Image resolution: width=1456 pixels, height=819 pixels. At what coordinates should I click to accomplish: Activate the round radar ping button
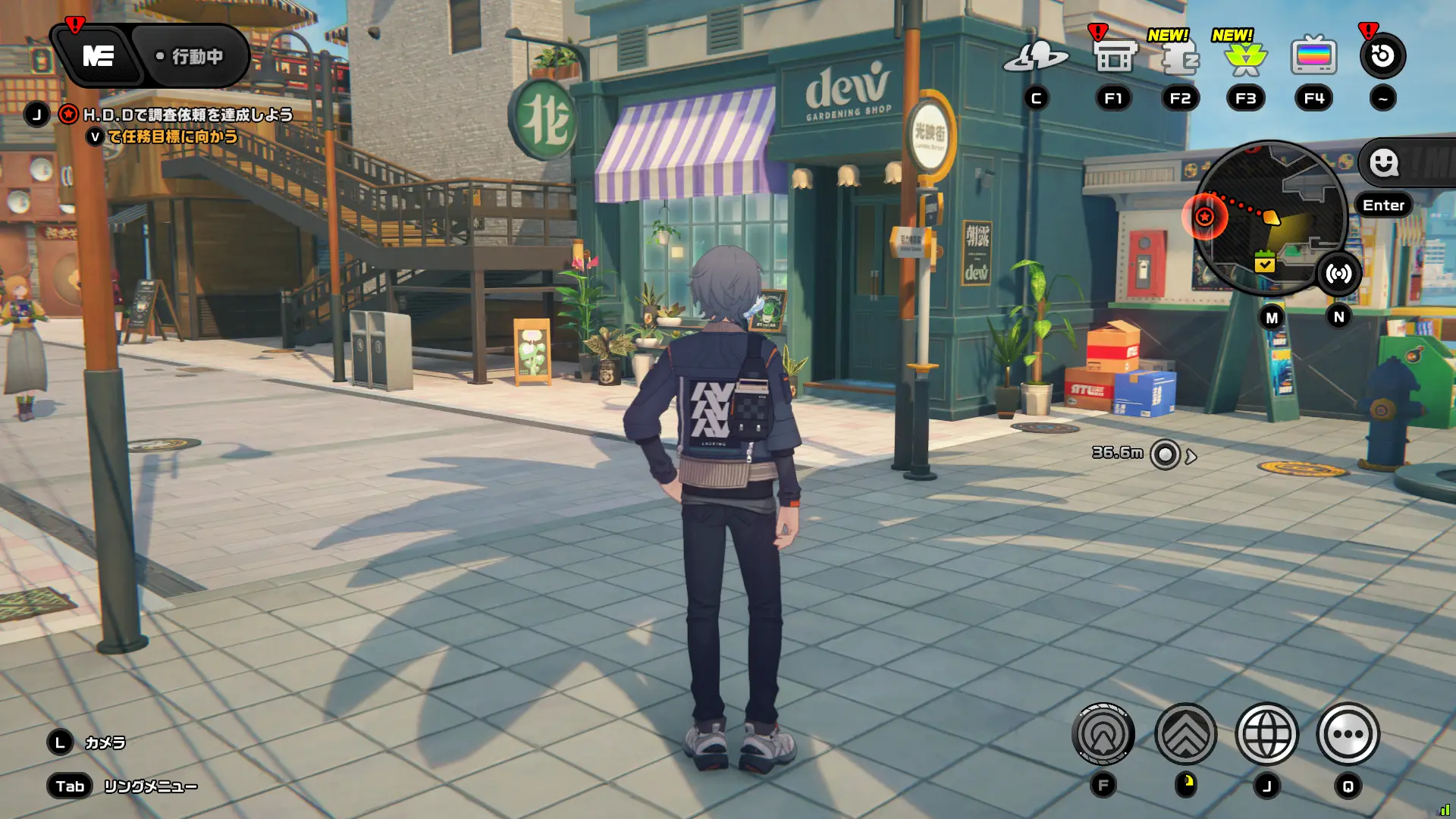pyautogui.click(x=1103, y=734)
